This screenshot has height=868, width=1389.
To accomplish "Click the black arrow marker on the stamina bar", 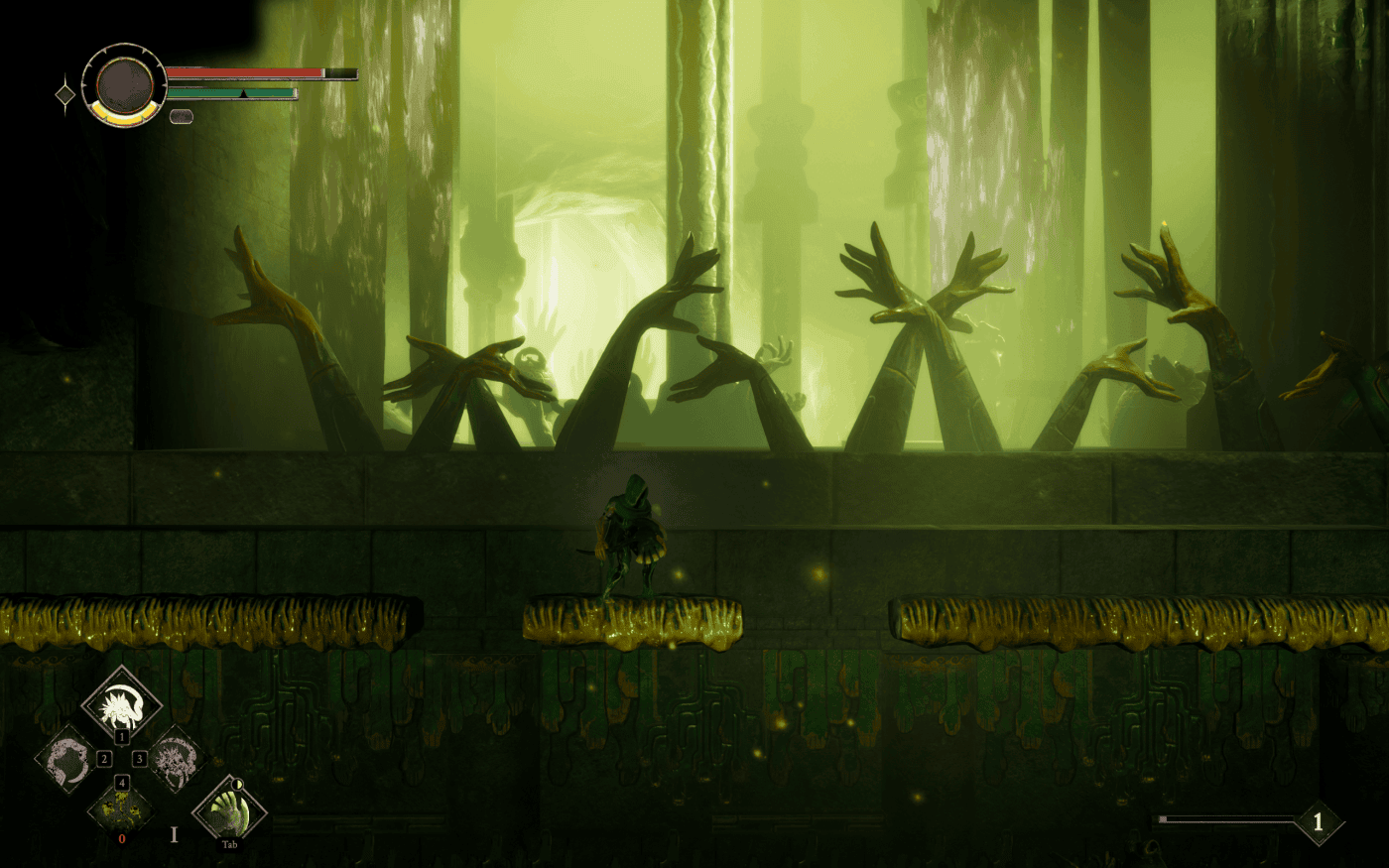I will (x=243, y=92).
